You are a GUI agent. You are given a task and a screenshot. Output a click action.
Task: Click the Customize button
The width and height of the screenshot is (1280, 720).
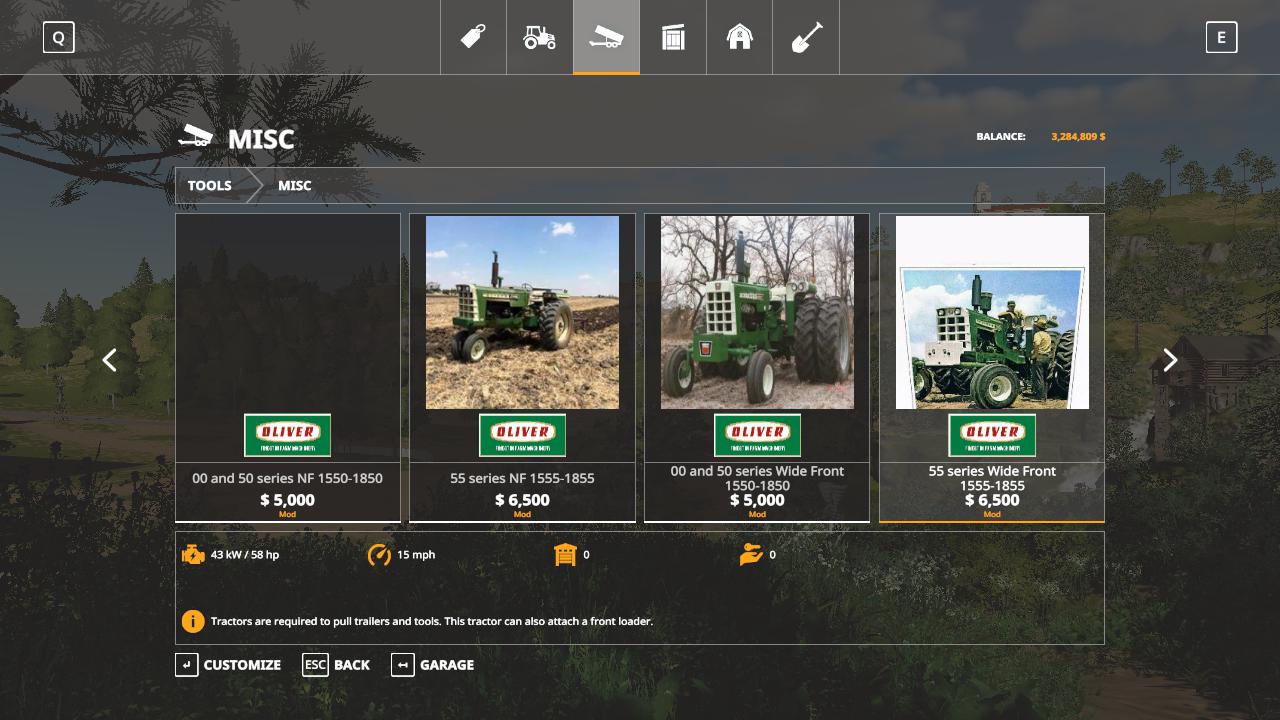coord(229,665)
